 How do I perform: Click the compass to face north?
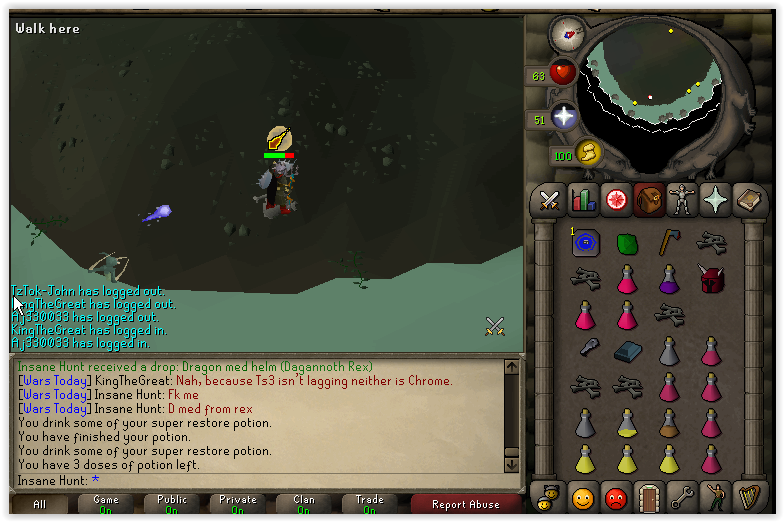[x=568, y=33]
